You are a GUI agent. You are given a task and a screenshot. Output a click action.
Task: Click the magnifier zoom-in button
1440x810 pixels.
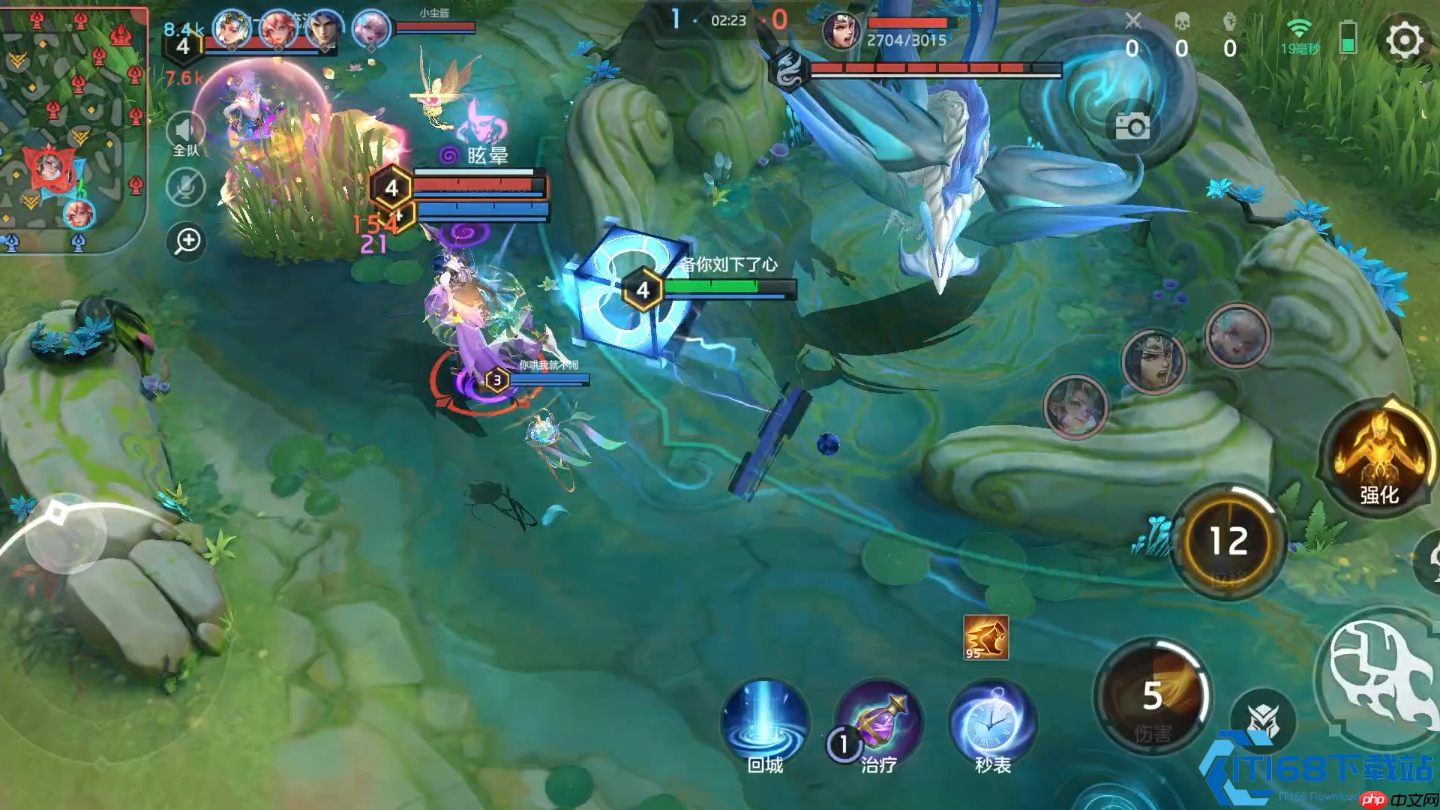click(x=187, y=241)
